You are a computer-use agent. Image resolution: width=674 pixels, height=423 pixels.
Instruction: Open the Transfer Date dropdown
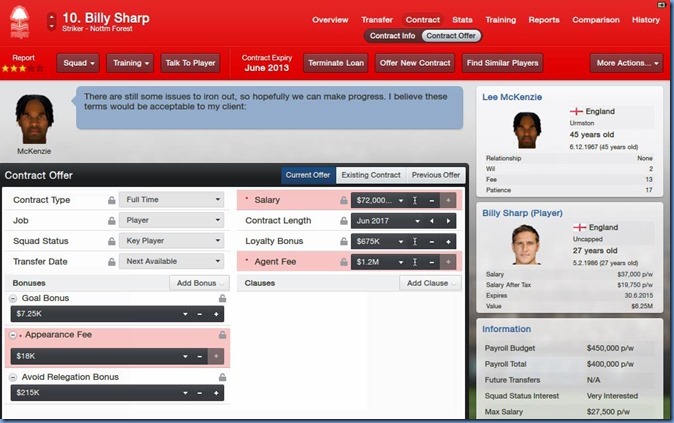tap(171, 261)
